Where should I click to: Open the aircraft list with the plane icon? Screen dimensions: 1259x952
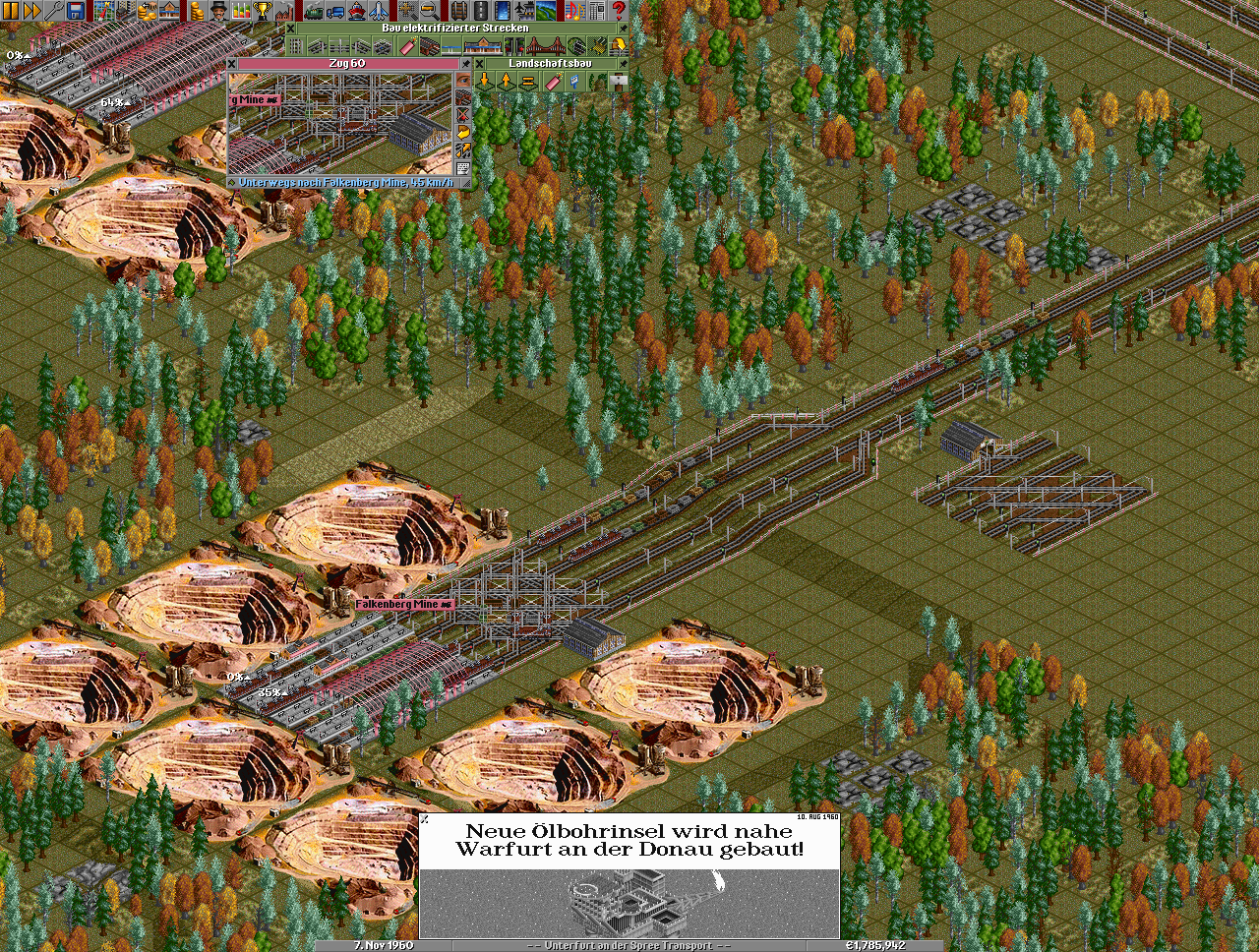pos(379,11)
